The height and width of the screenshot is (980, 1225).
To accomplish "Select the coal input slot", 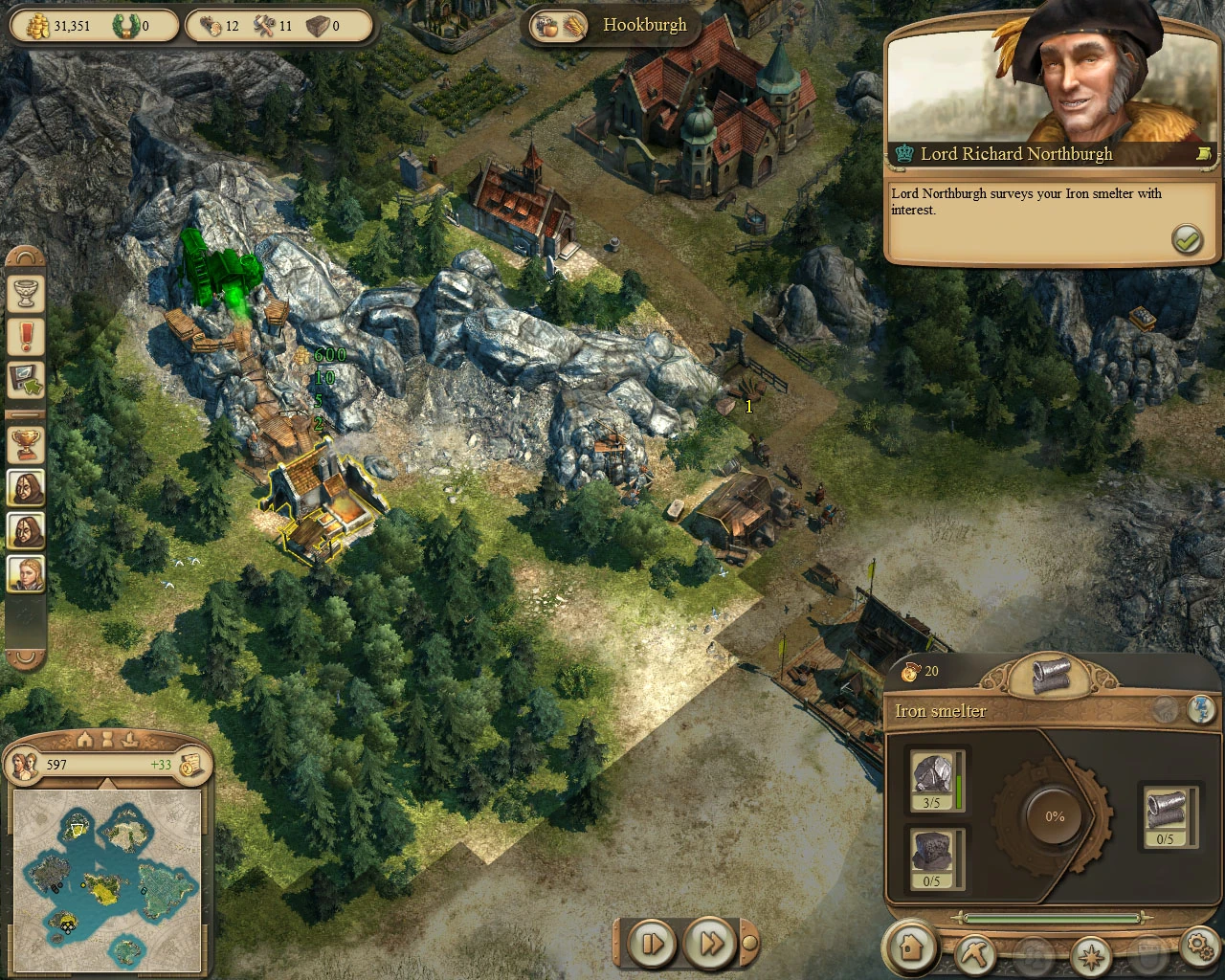I will pos(932,857).
